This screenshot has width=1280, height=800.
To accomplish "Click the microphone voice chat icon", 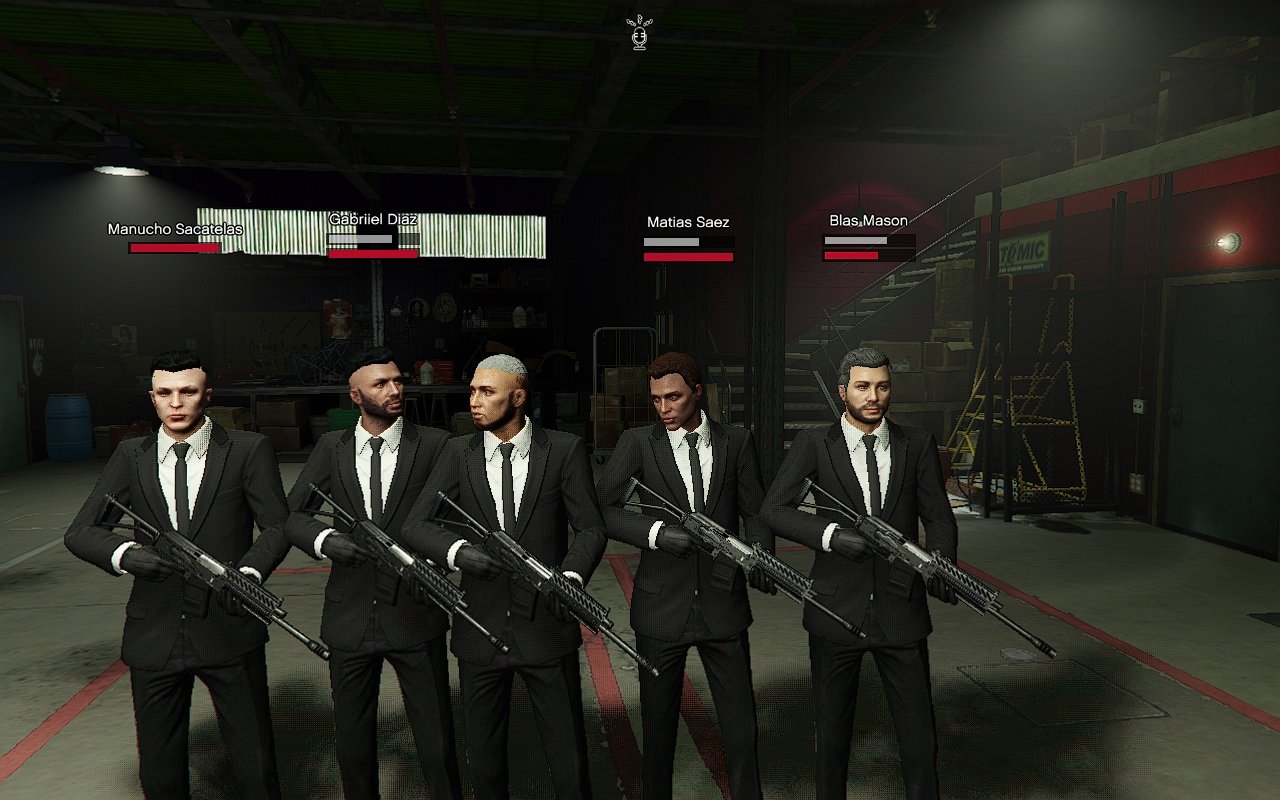I will click(x=638, y=33).
